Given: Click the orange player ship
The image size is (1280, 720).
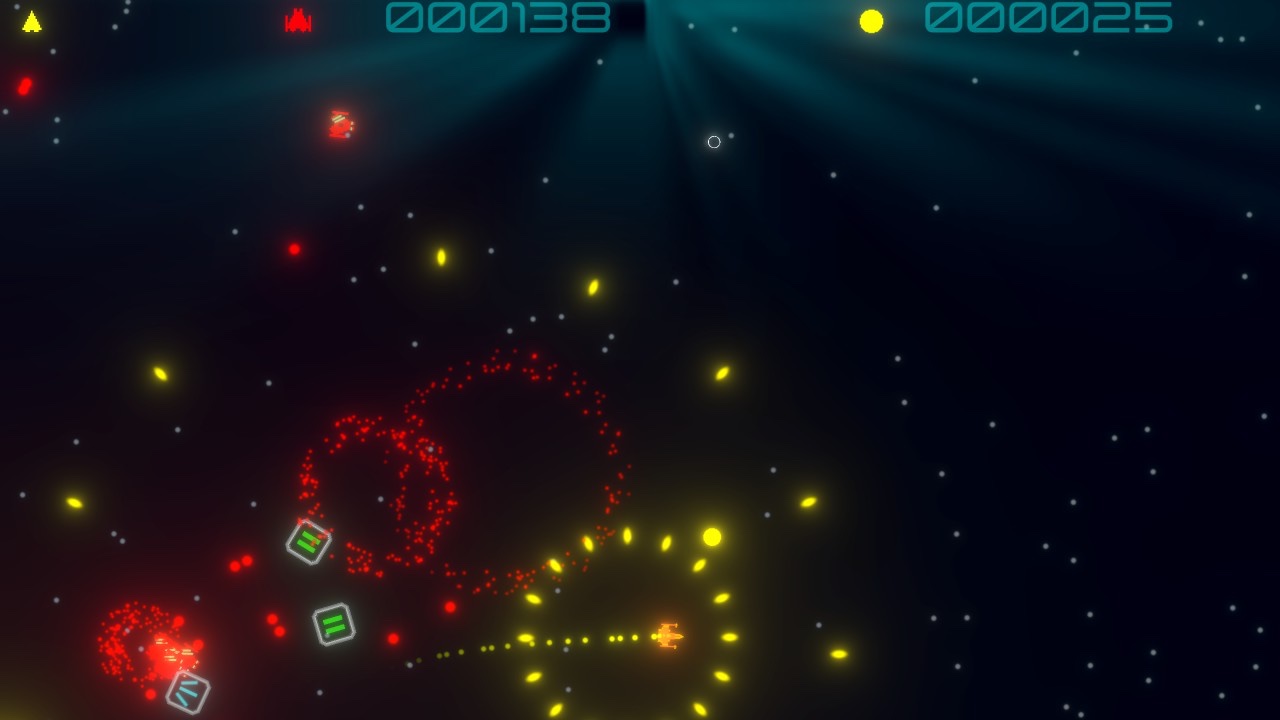Looking at the screenshot, I should (x=672, y=634).
